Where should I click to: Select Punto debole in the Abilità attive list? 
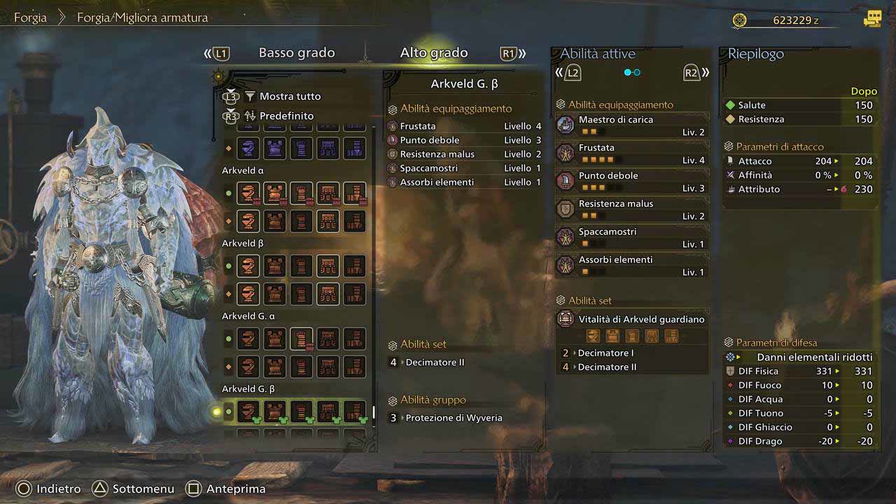pos(632,181)
